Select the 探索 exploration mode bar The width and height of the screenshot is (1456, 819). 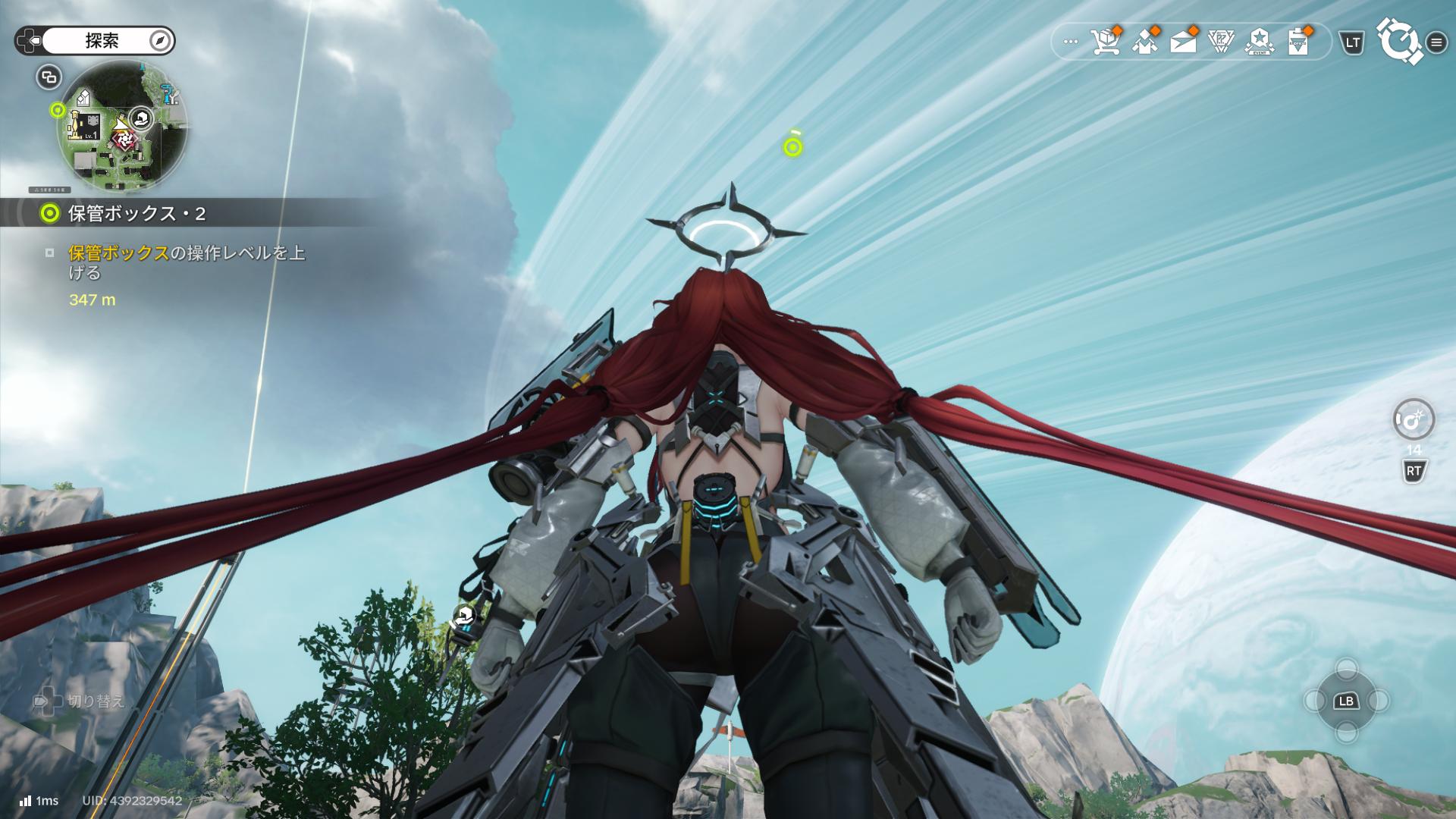click(102, 41)
